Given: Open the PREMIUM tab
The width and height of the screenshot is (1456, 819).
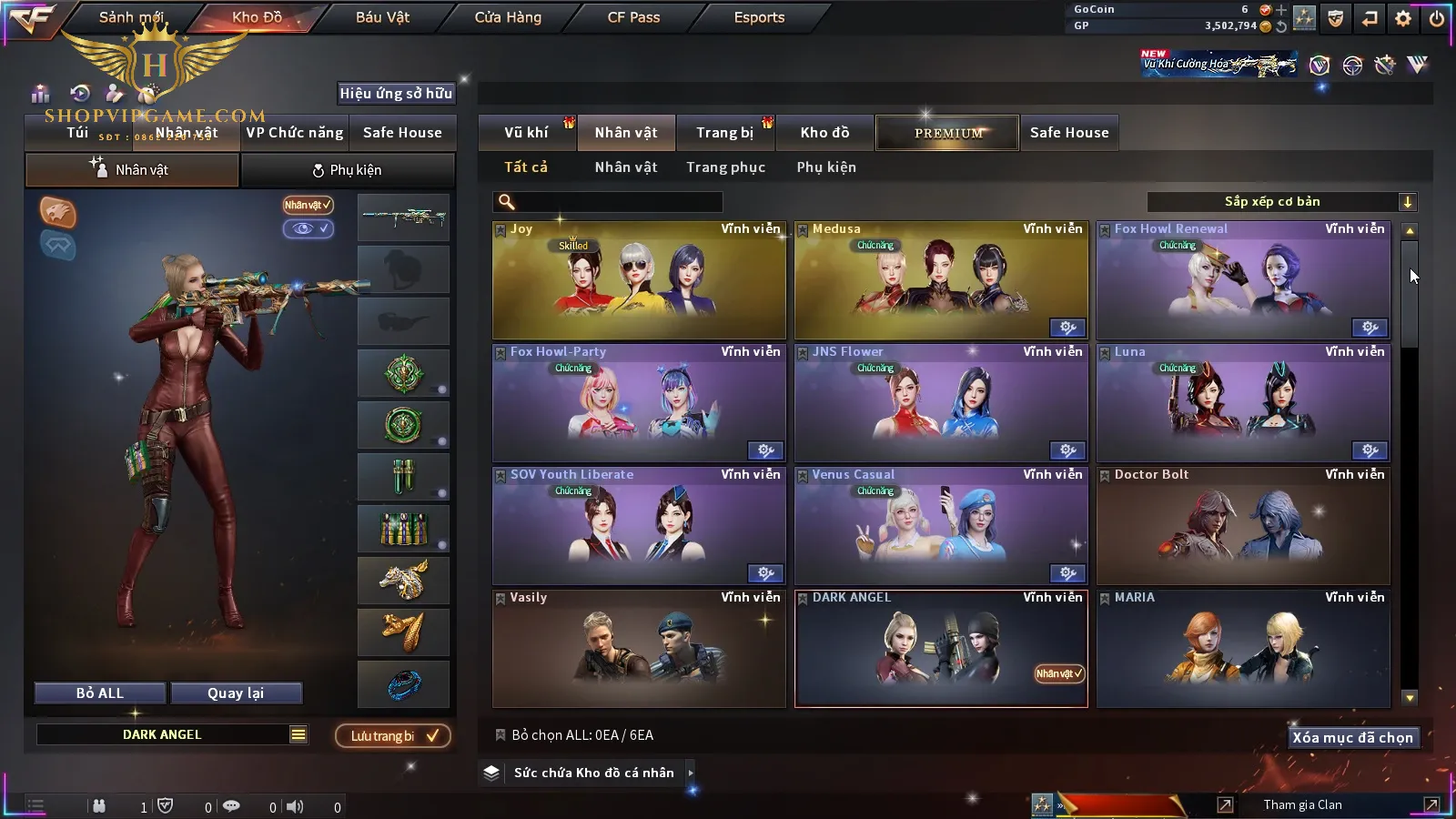Looking at the screenshot, I should pos(947,133).
